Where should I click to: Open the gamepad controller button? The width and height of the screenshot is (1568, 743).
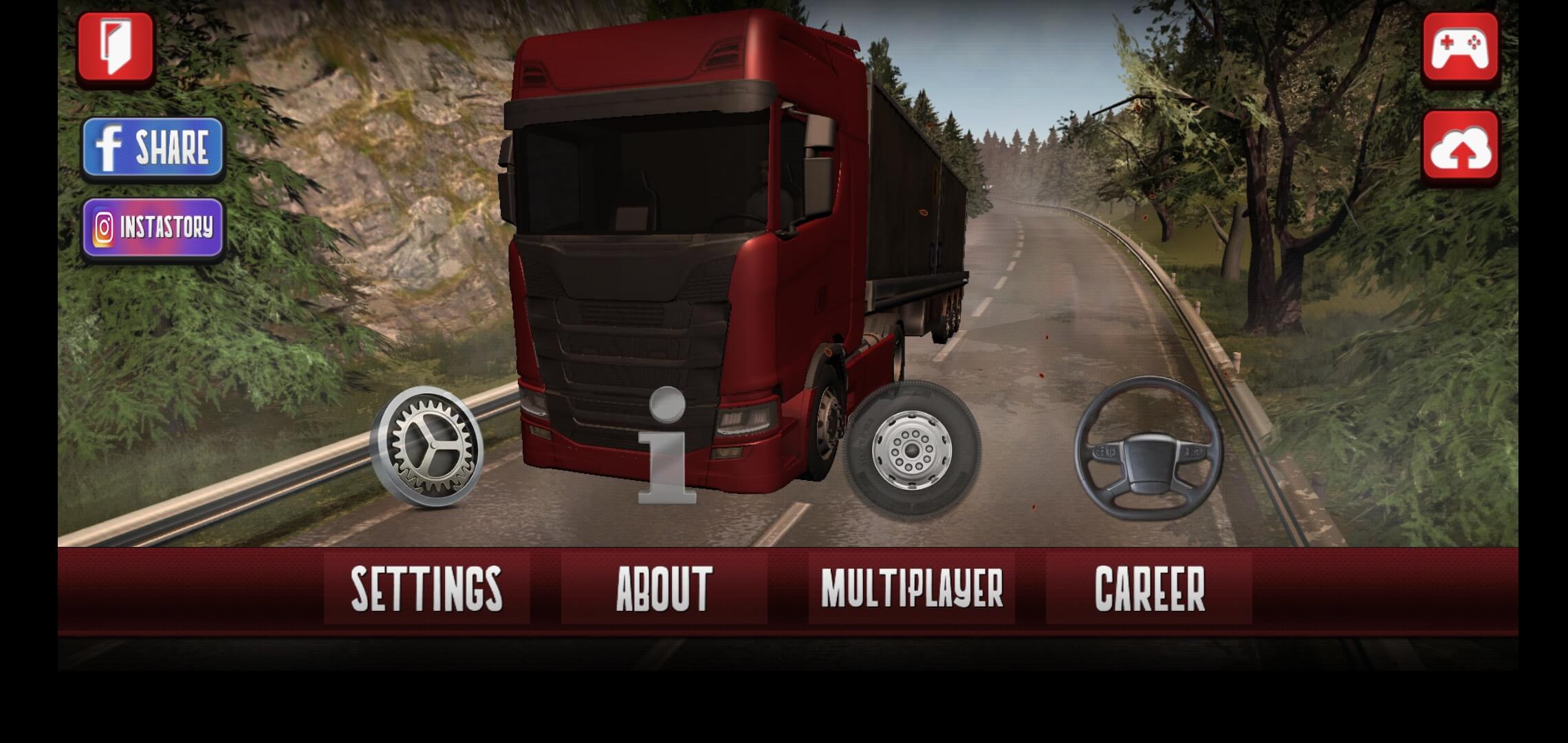pyautogui.click(x=1461, y=47)
